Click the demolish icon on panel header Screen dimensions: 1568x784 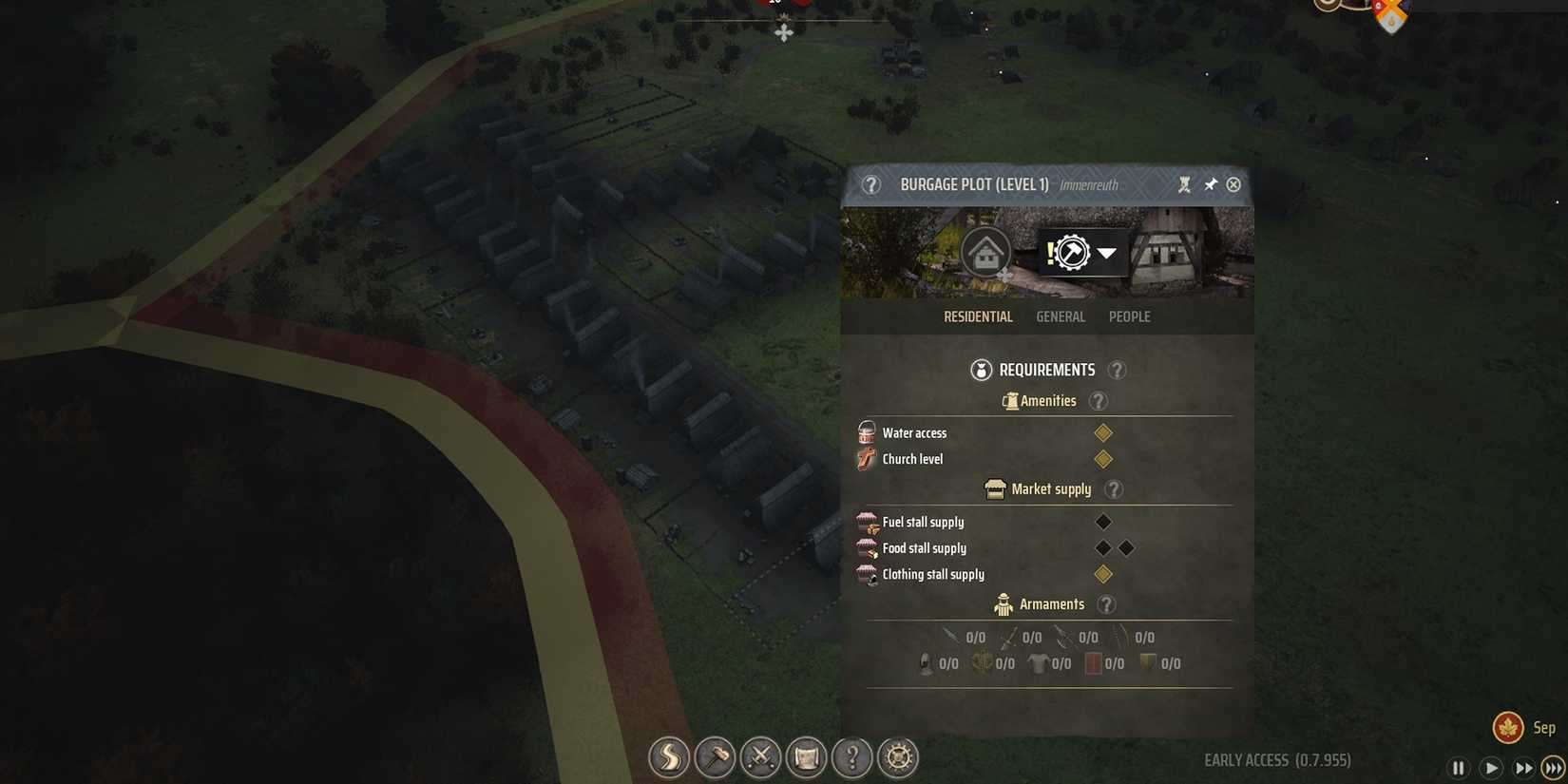click(1185, 184)
